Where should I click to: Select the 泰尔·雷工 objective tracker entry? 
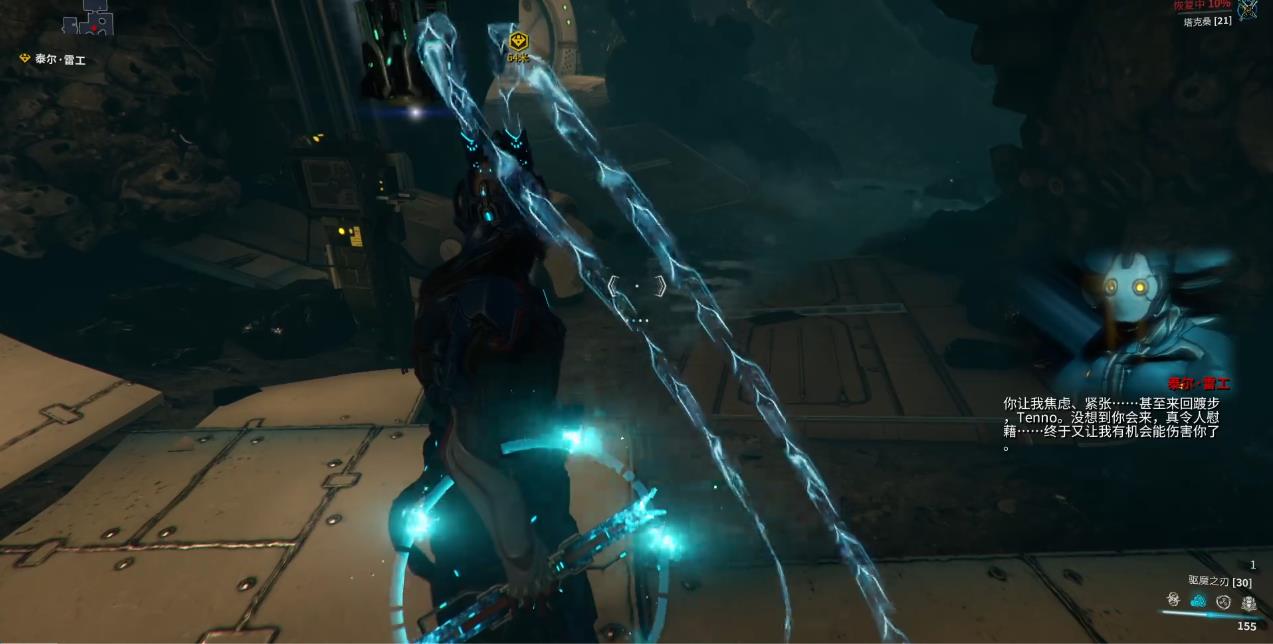click(54, 59)
